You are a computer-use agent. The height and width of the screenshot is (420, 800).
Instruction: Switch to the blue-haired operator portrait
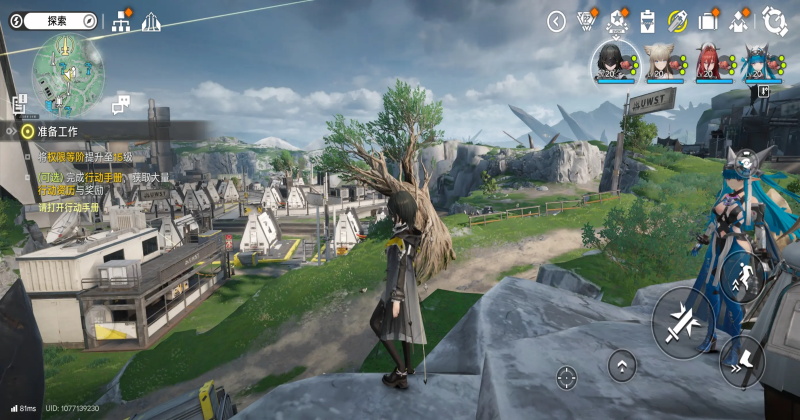pos(756,62)
